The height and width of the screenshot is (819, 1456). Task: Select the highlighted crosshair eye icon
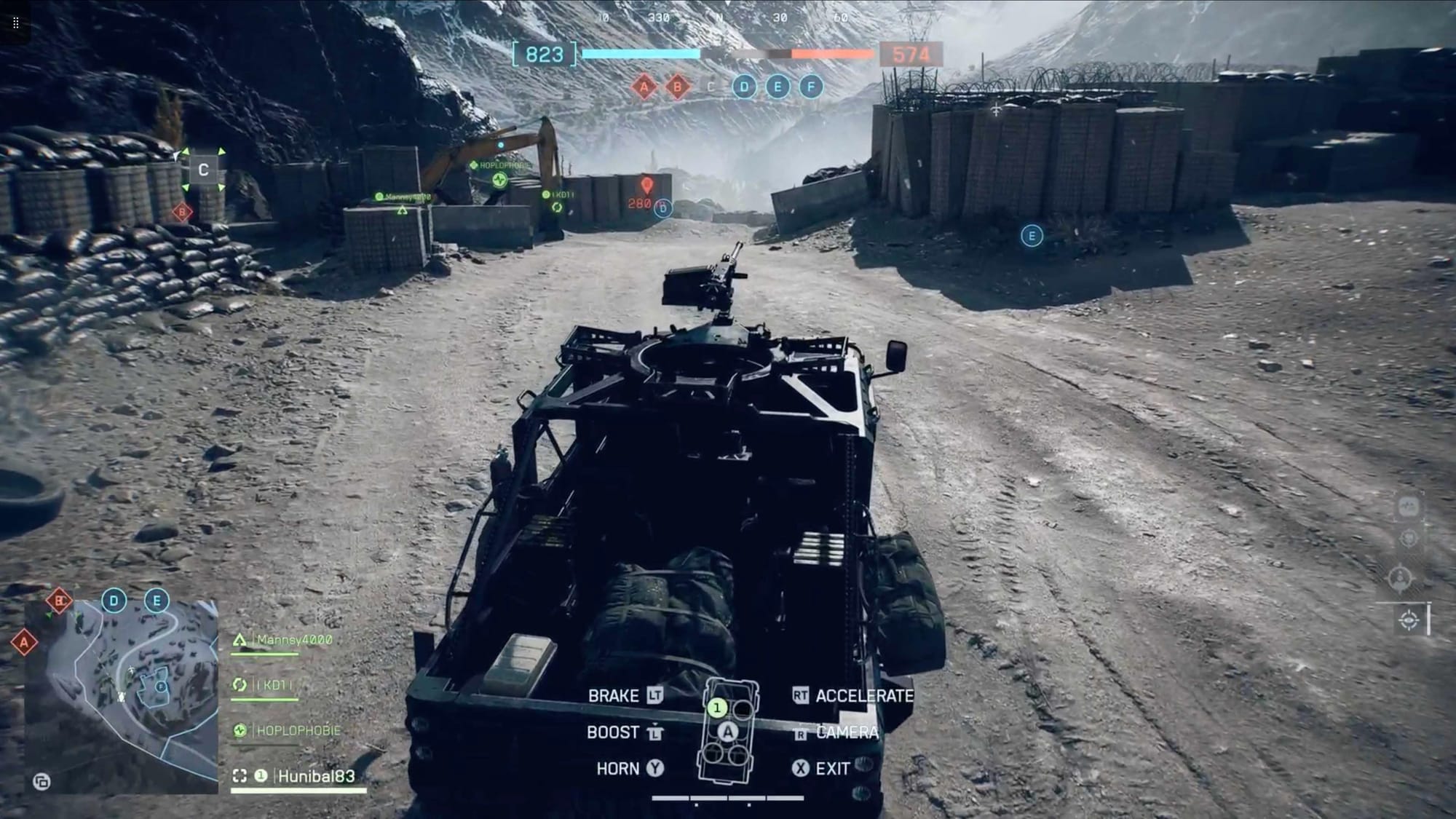pos(1409,620)
